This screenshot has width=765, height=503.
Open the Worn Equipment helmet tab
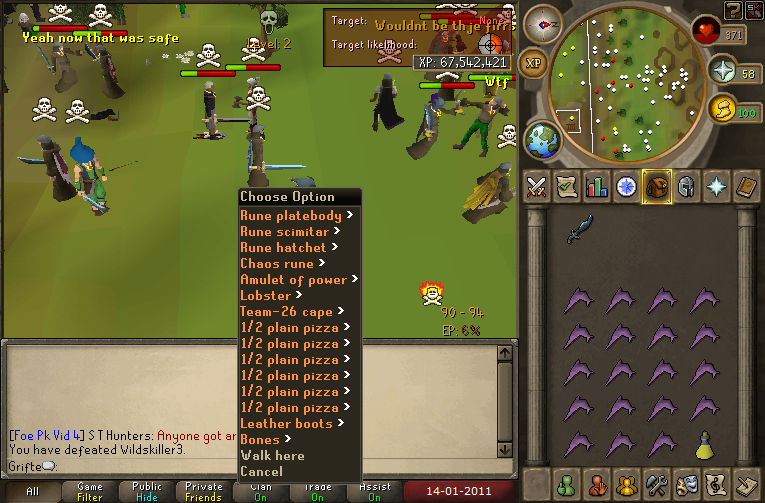(x=687, y=187)
